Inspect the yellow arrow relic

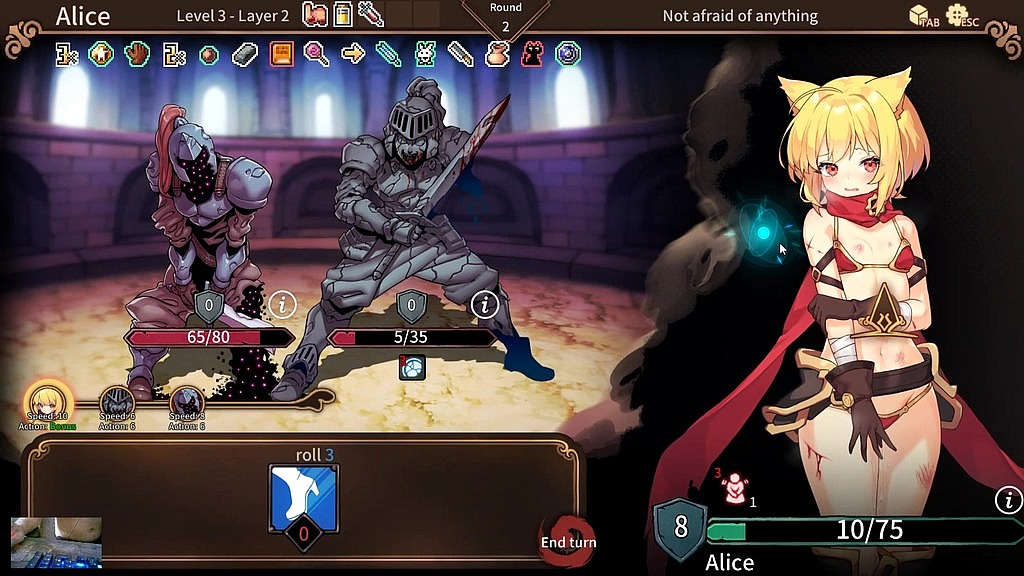(353, 54)
